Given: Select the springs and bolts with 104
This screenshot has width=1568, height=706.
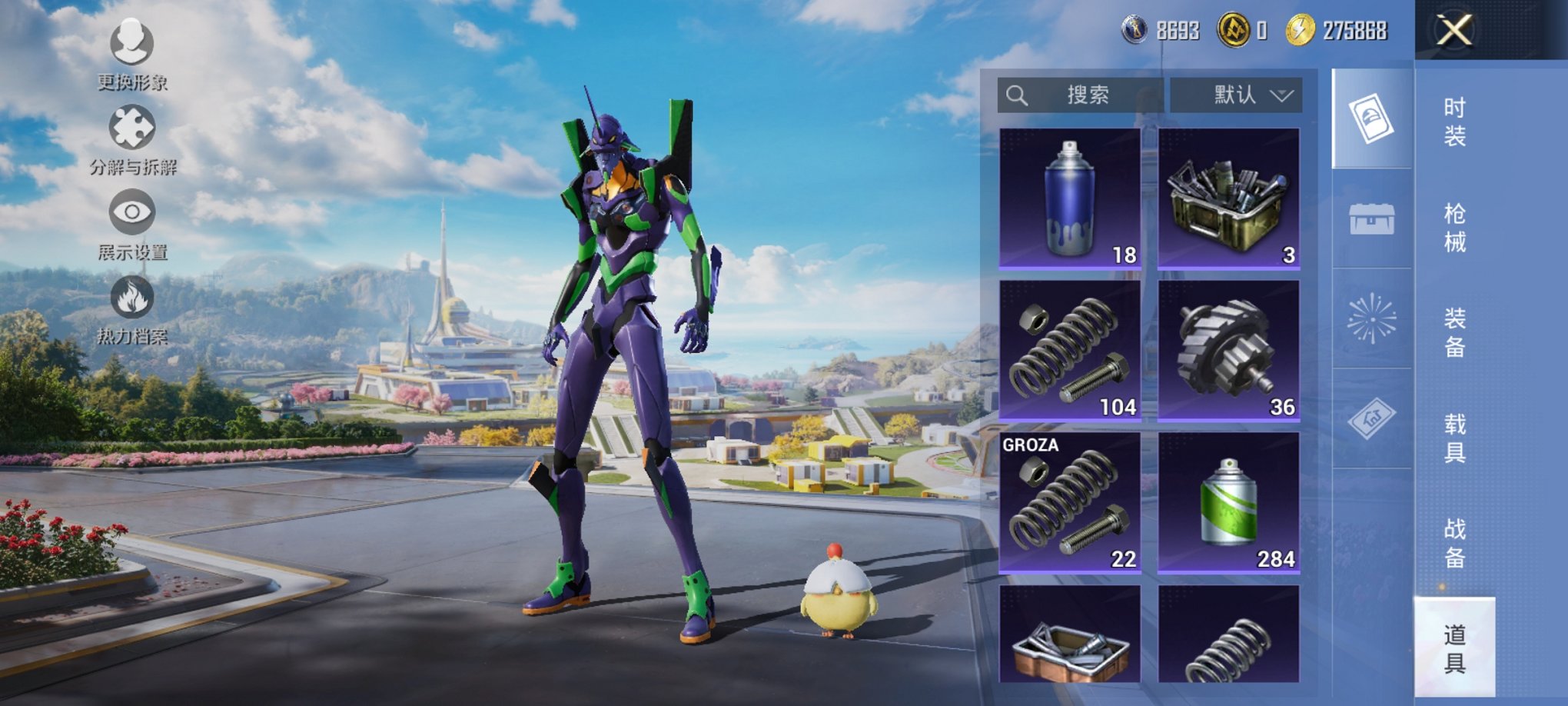Looking at the screenshot, I should (1069, 350).
